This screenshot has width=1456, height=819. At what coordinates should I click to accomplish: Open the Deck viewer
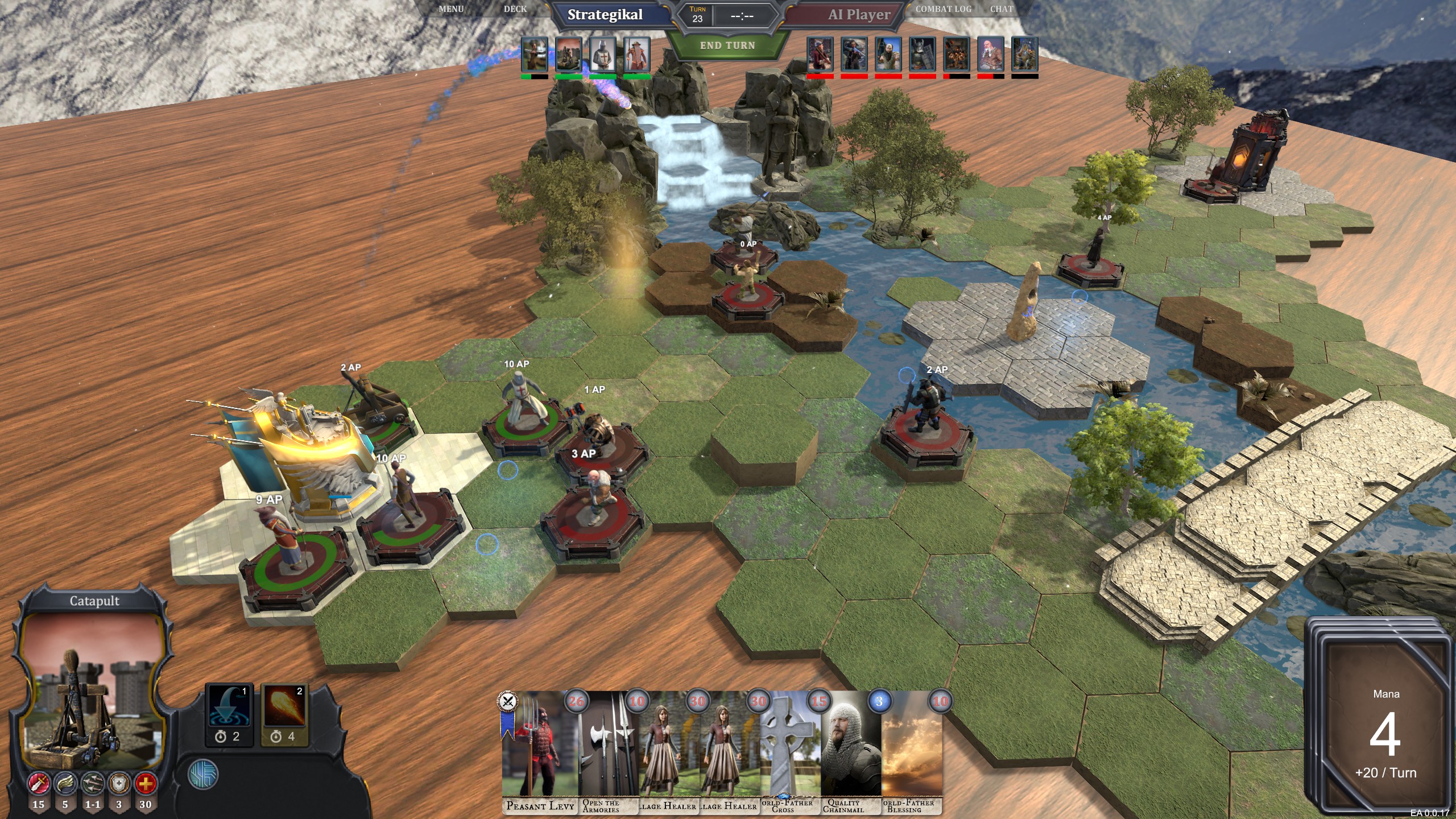click(515, 9)
